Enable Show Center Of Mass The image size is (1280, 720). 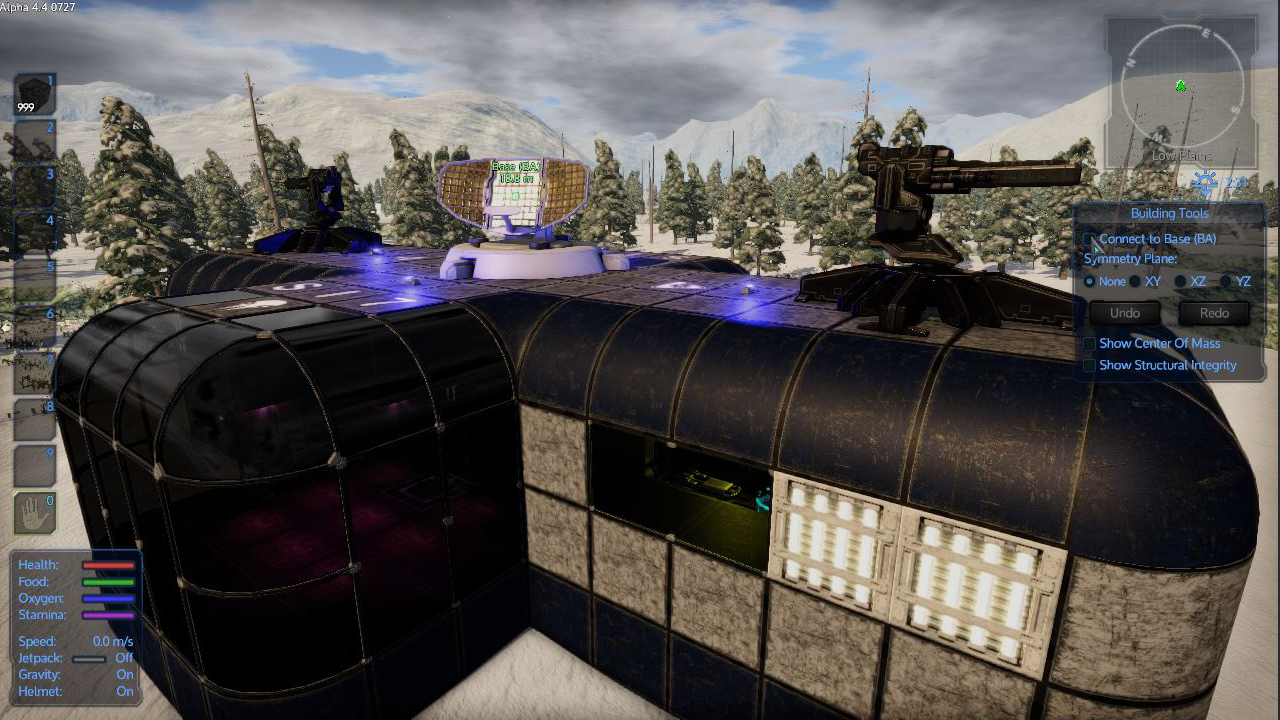click(x=1090, y=344)
